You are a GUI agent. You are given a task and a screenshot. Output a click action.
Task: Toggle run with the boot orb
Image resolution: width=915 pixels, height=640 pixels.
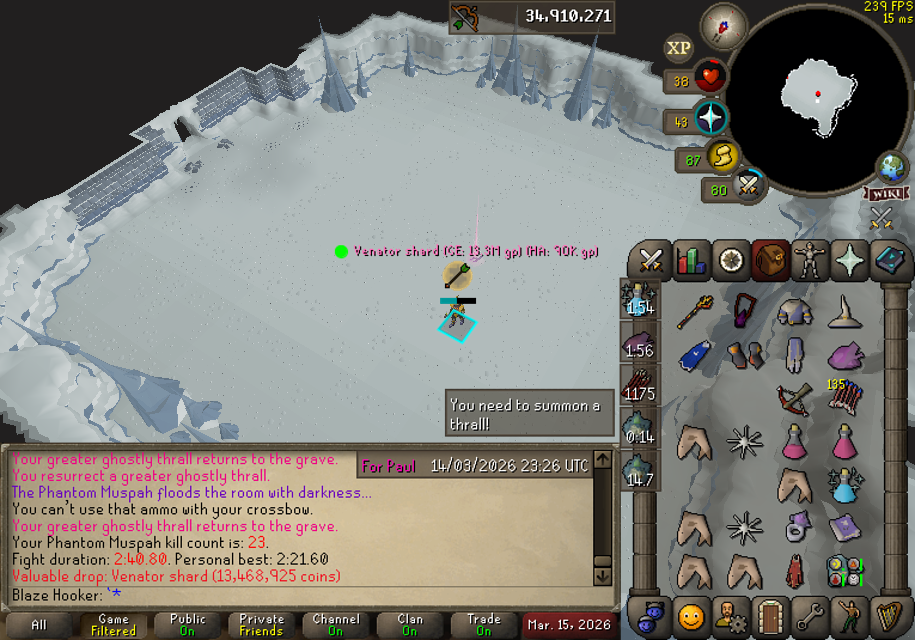pos(721,157)
